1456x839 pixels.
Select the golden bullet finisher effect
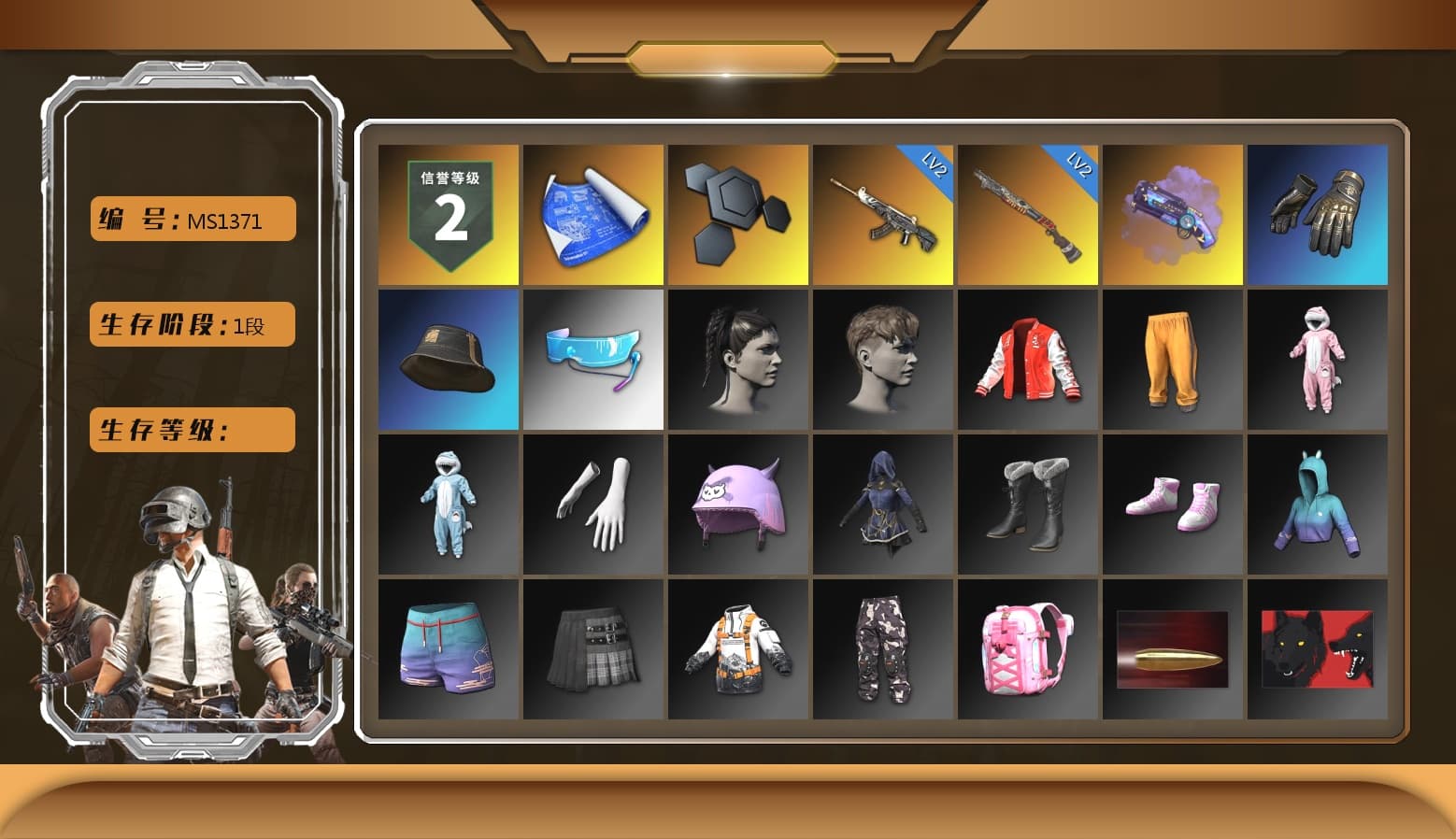point(1172,649)
